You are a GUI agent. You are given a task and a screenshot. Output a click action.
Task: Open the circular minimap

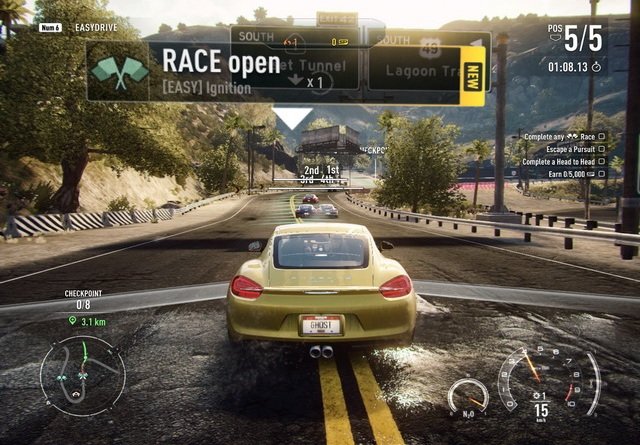pos(82,374)
